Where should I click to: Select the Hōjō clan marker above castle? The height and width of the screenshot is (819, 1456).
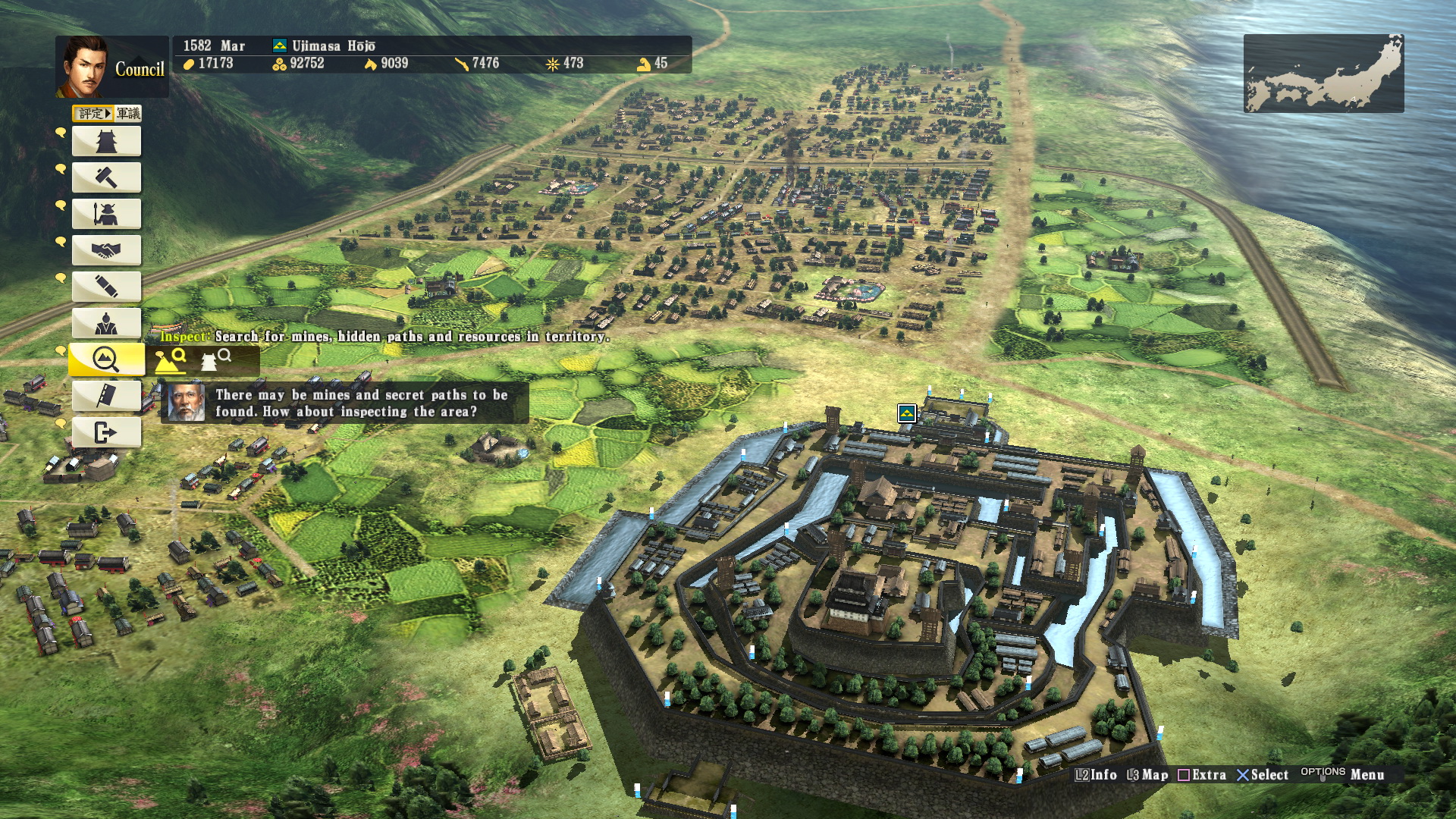point(907,413)
